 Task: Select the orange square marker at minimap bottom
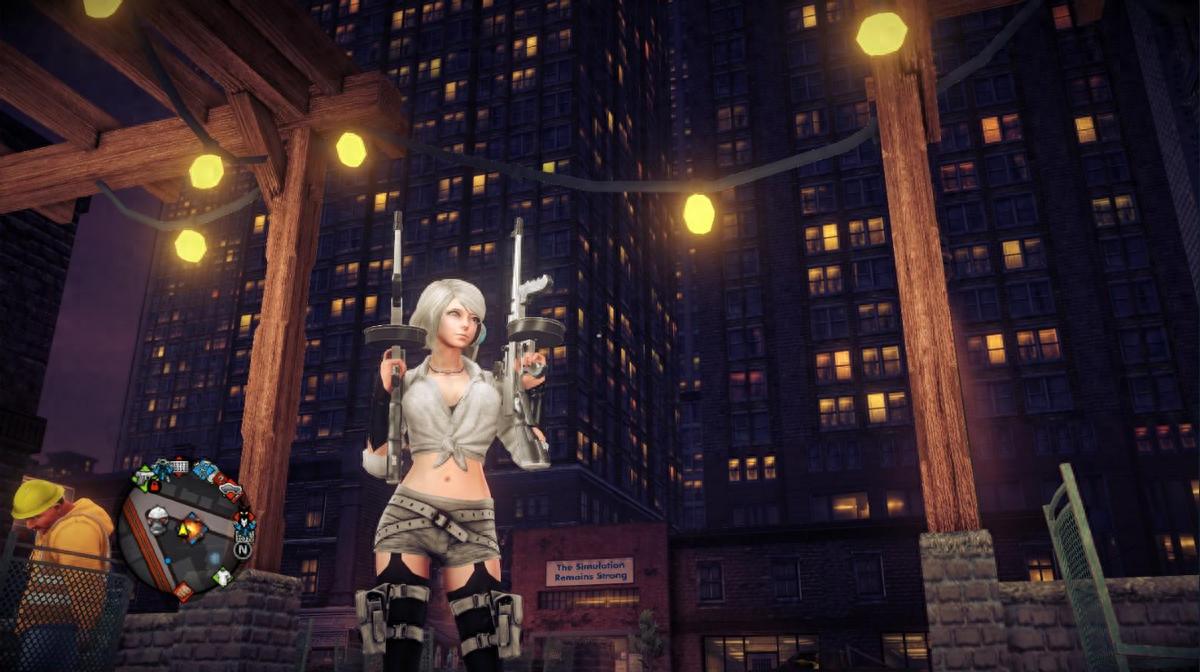click(184, 592)
